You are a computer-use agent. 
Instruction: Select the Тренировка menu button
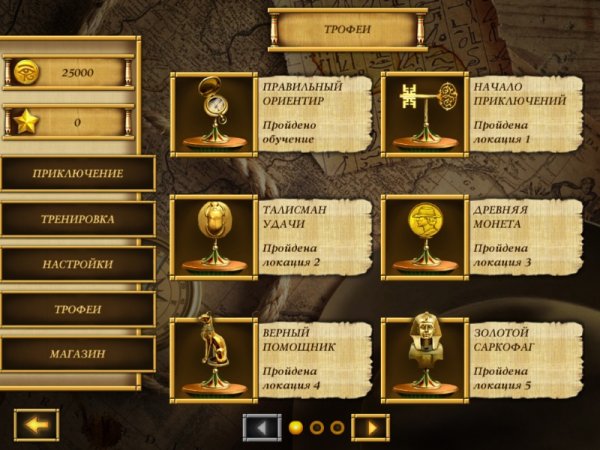[78, 219]
